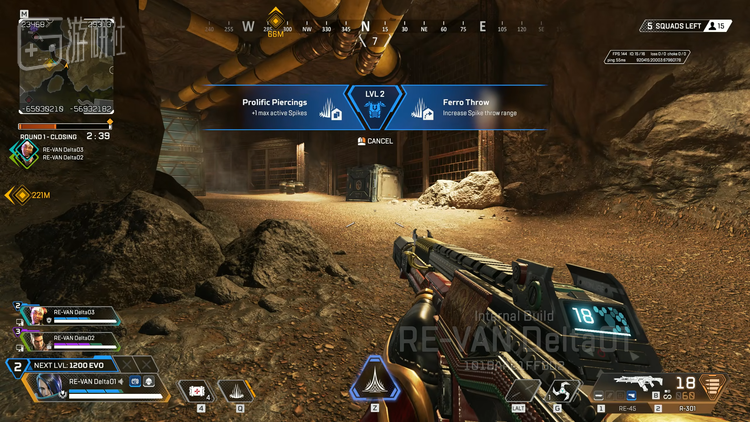This screenshot has width=750, height=422.
Task: Select the Ferro Throw upgrade
Action: pyautogui.click(x=470, y=108)
